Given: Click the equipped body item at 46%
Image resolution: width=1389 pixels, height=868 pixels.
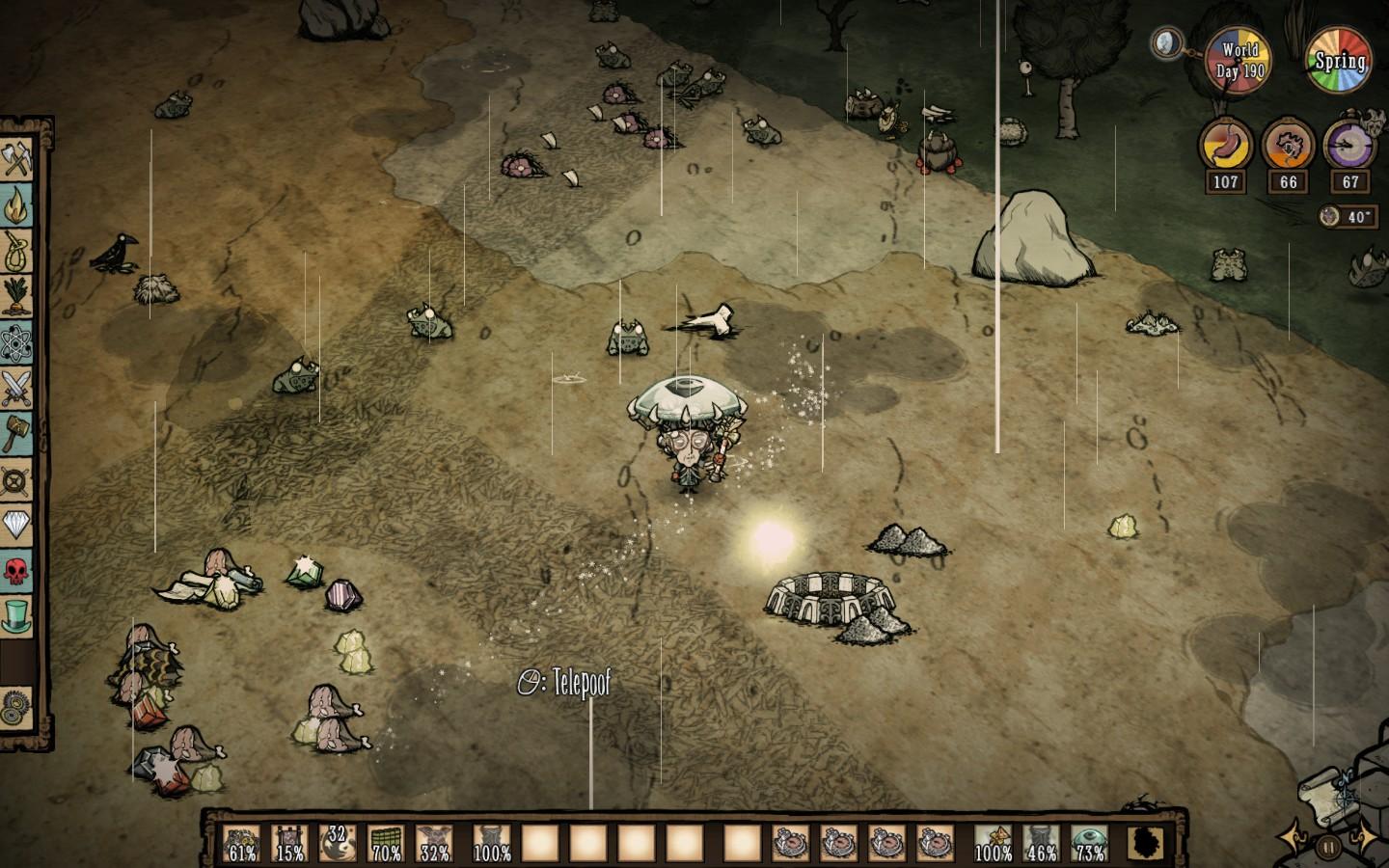Looking at the screenshot, I should pos(1042,842).
